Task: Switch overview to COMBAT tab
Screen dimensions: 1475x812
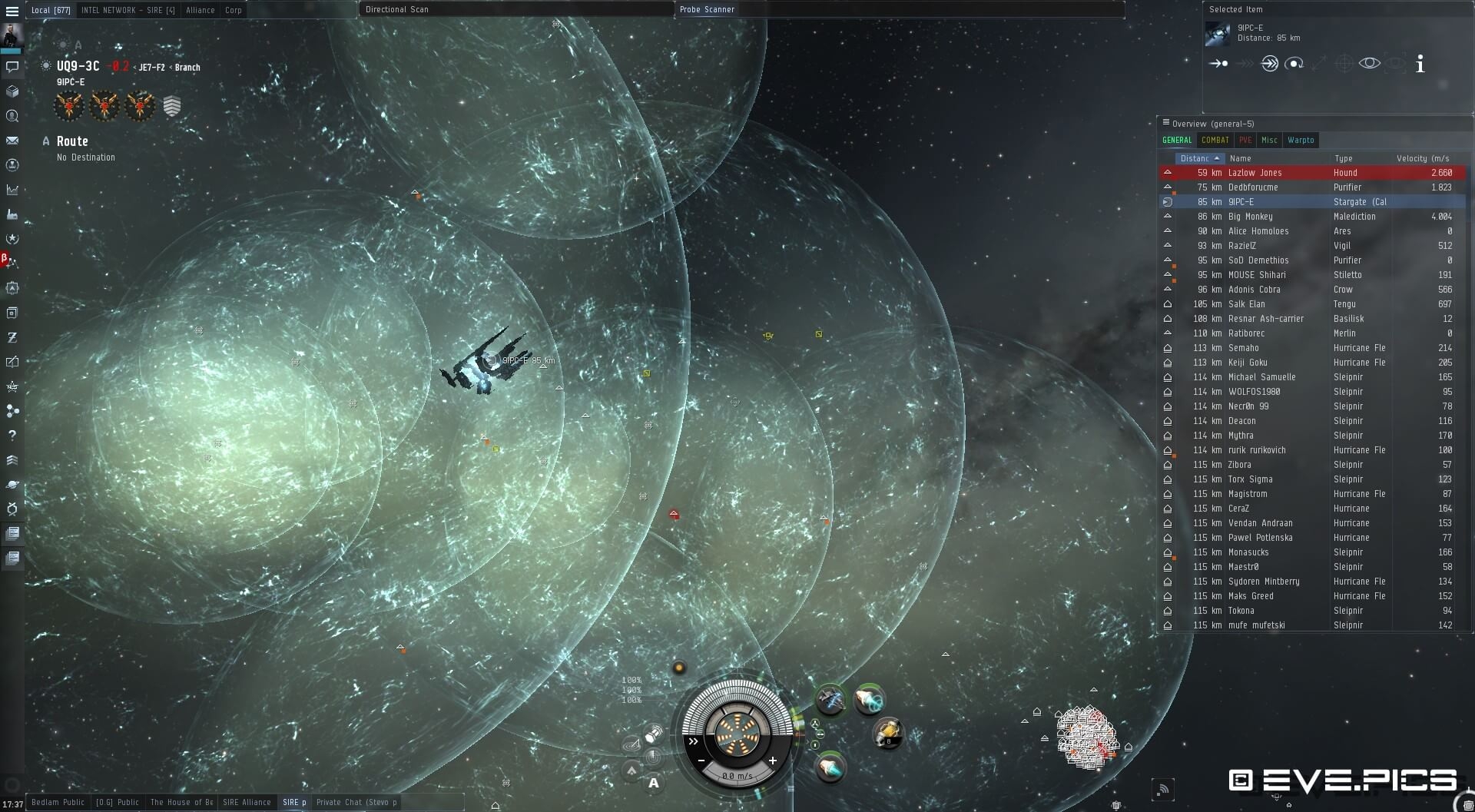Action: point(1215,140)
